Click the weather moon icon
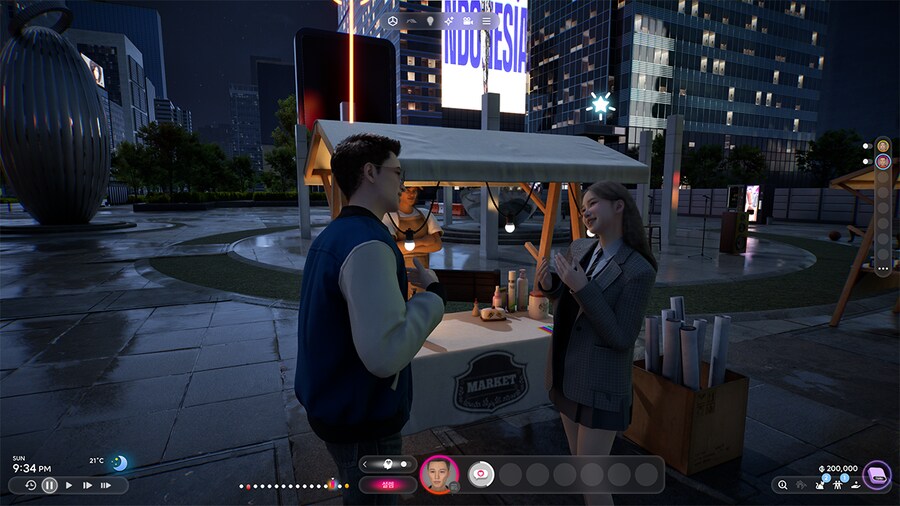Screen dimensions: 900x506 [x=120, y=462]
